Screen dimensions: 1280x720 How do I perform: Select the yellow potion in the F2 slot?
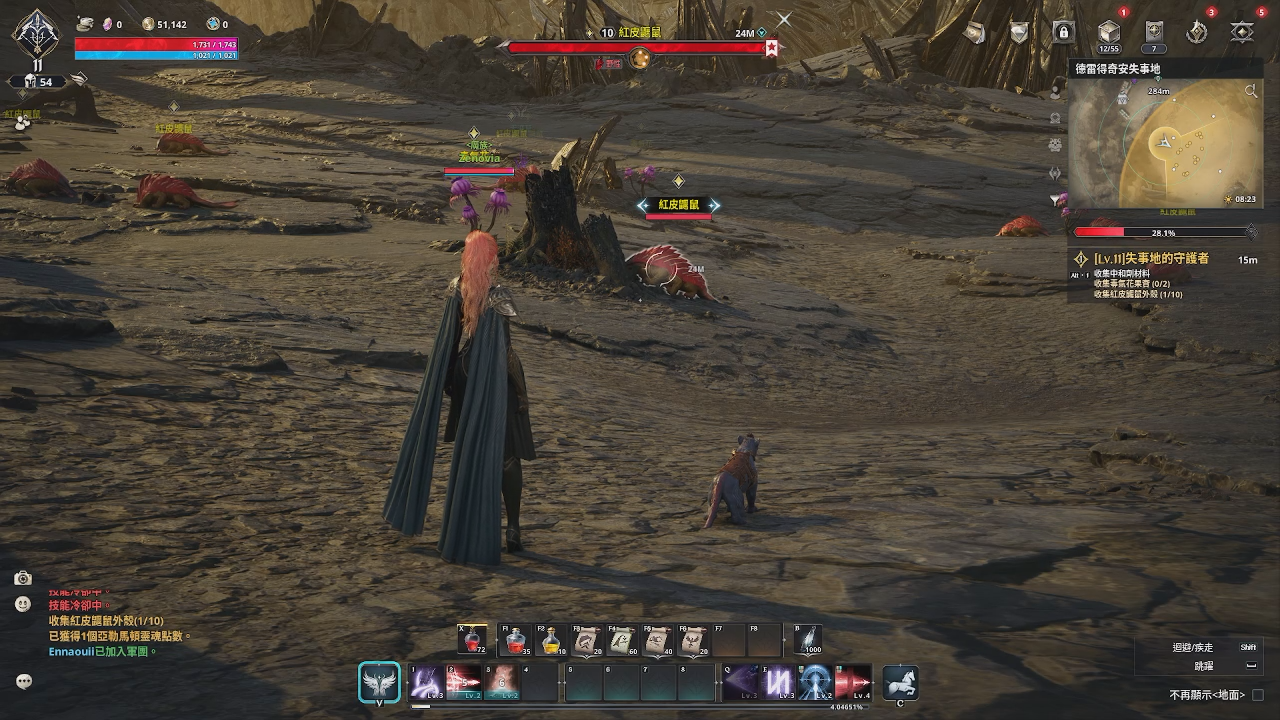[x=550, y=640]
